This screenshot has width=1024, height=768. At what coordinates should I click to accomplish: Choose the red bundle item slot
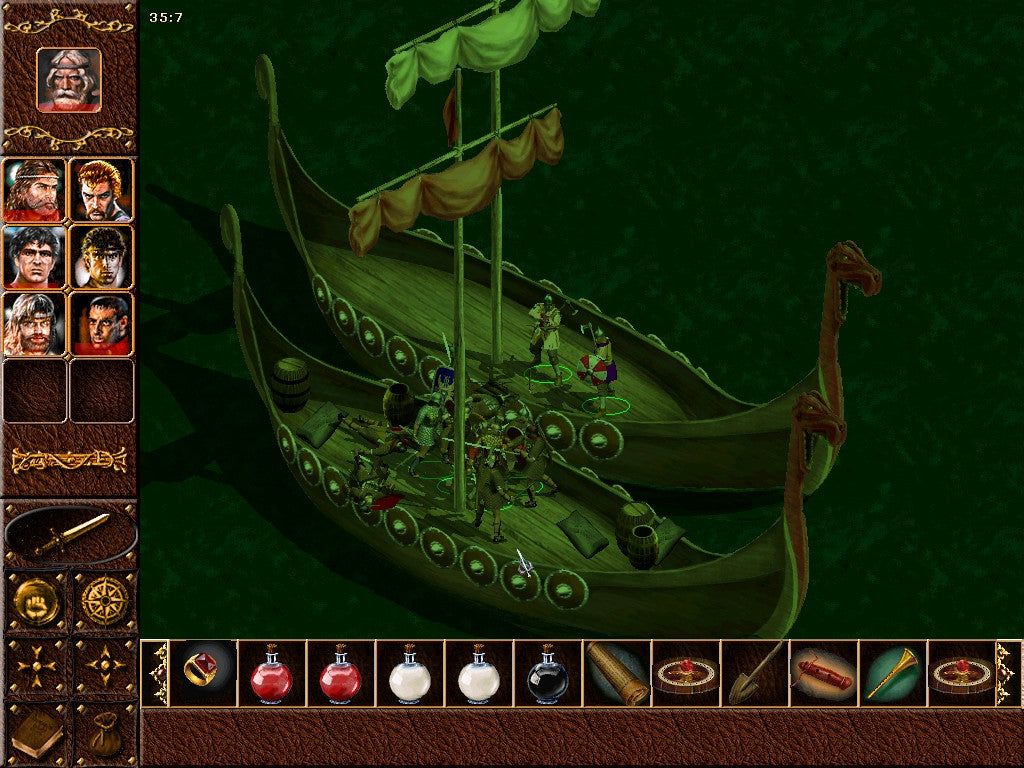[823, 674]
